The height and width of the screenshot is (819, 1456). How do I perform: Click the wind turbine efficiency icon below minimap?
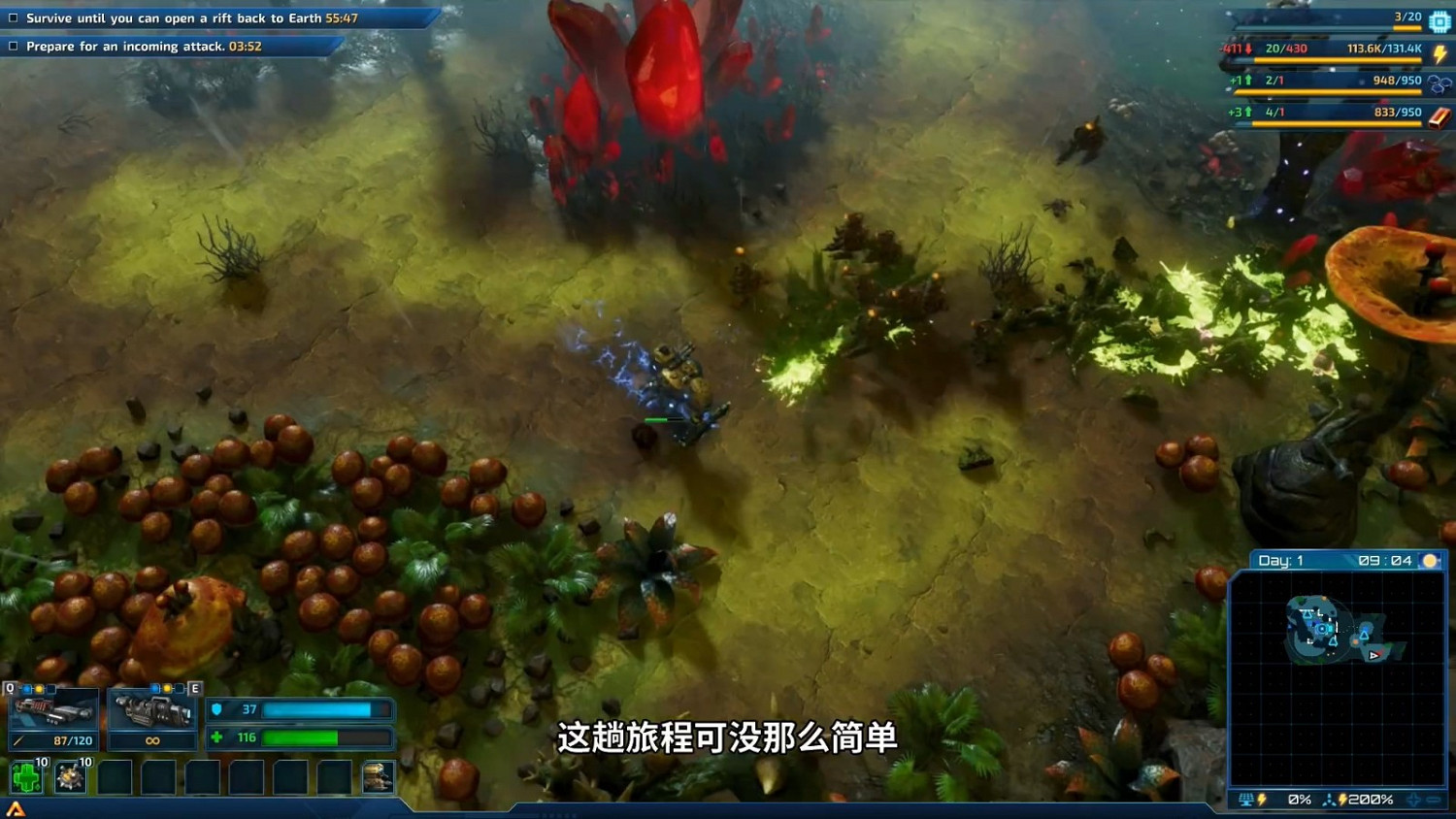[x=1330, y=799]
